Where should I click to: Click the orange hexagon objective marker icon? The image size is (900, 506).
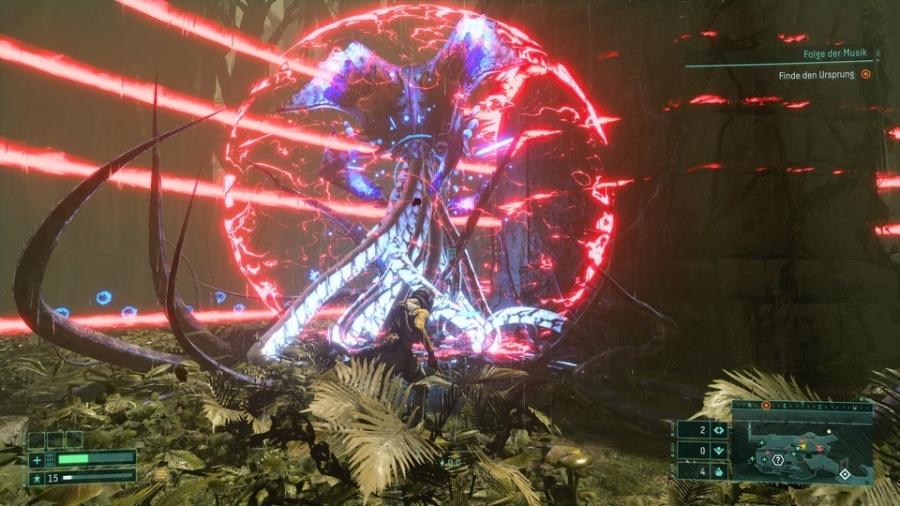[x=866, y=74]
